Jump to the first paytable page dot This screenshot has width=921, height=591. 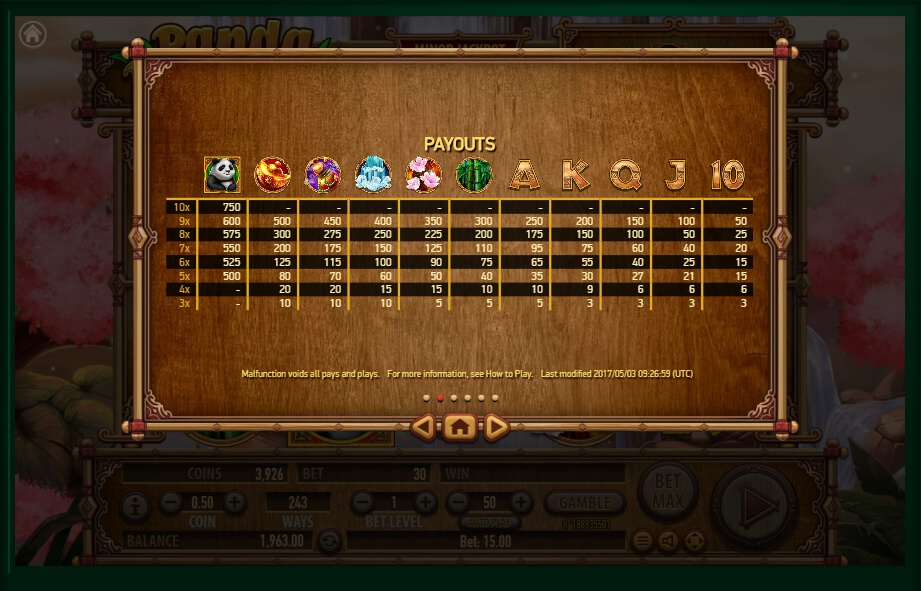point(426,397)
